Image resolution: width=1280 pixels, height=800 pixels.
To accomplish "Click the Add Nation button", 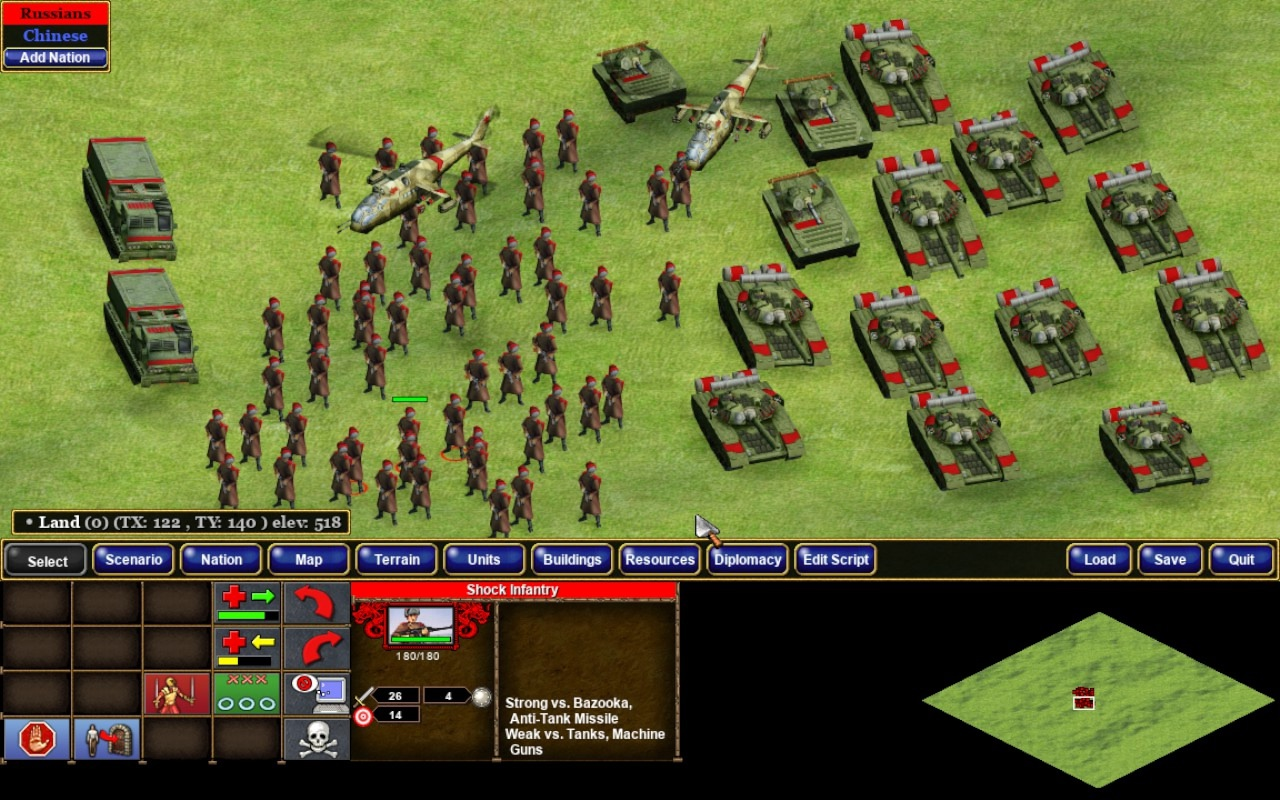I will [x=55, y=57].
